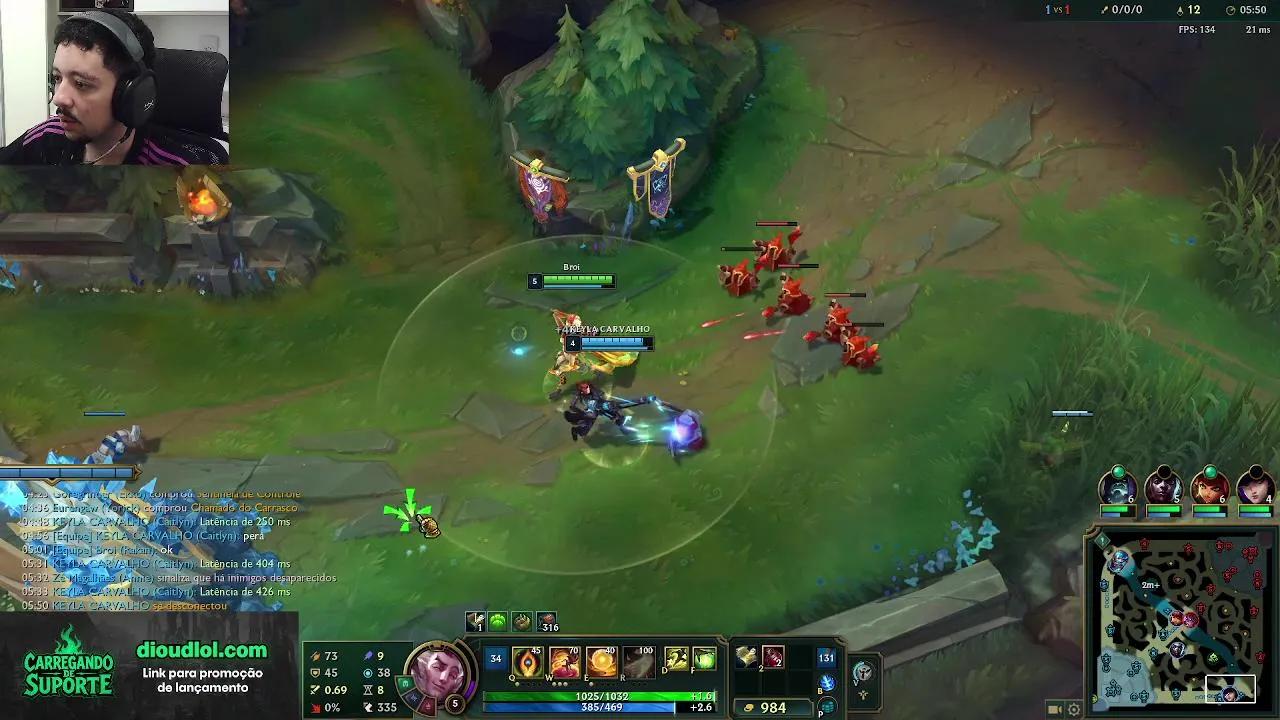Cast the Ghost summoner spell in D slot
The image size is (1280, 720).
(674, 658)
